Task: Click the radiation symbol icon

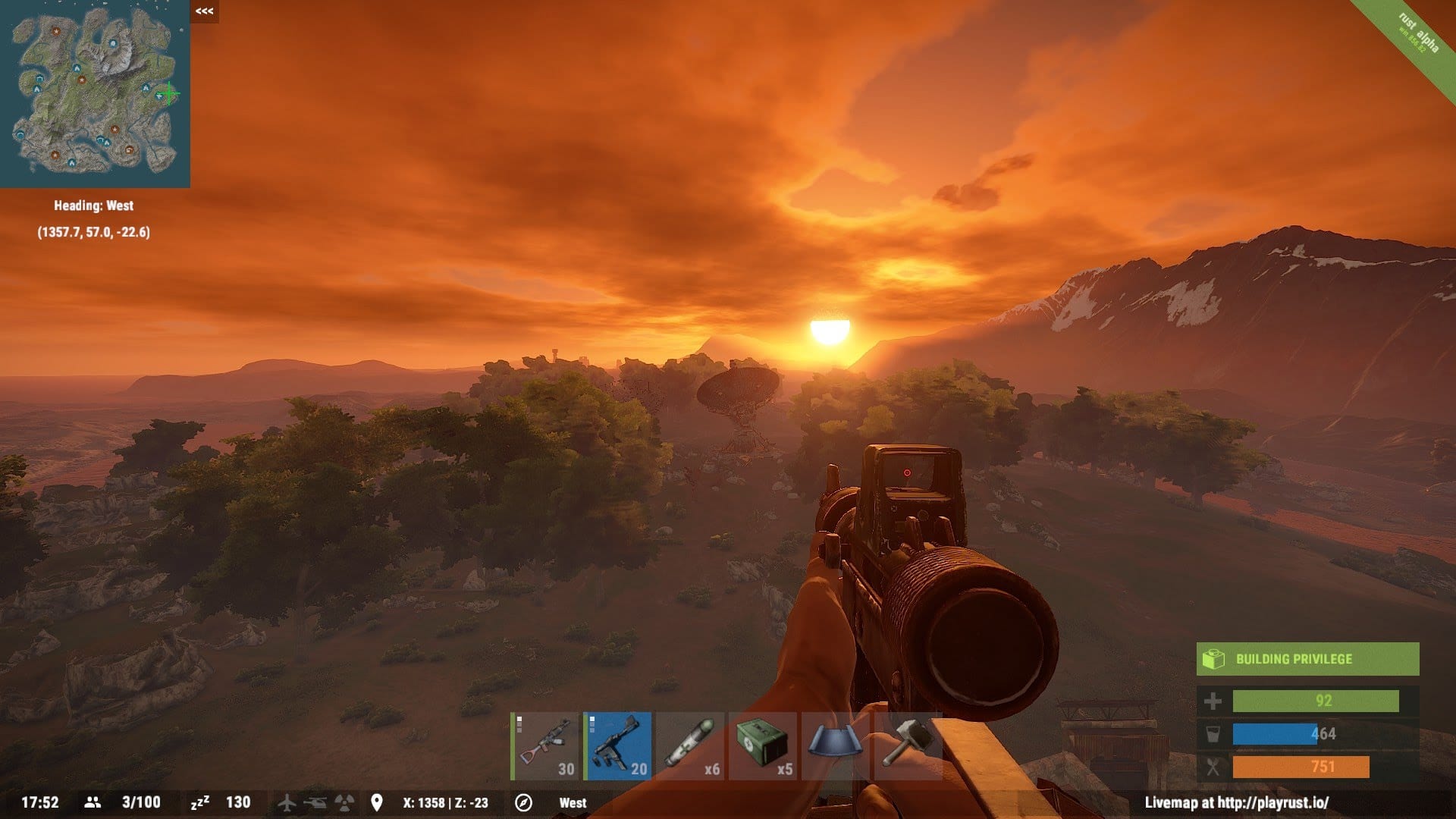Action: tap(344, 802)
